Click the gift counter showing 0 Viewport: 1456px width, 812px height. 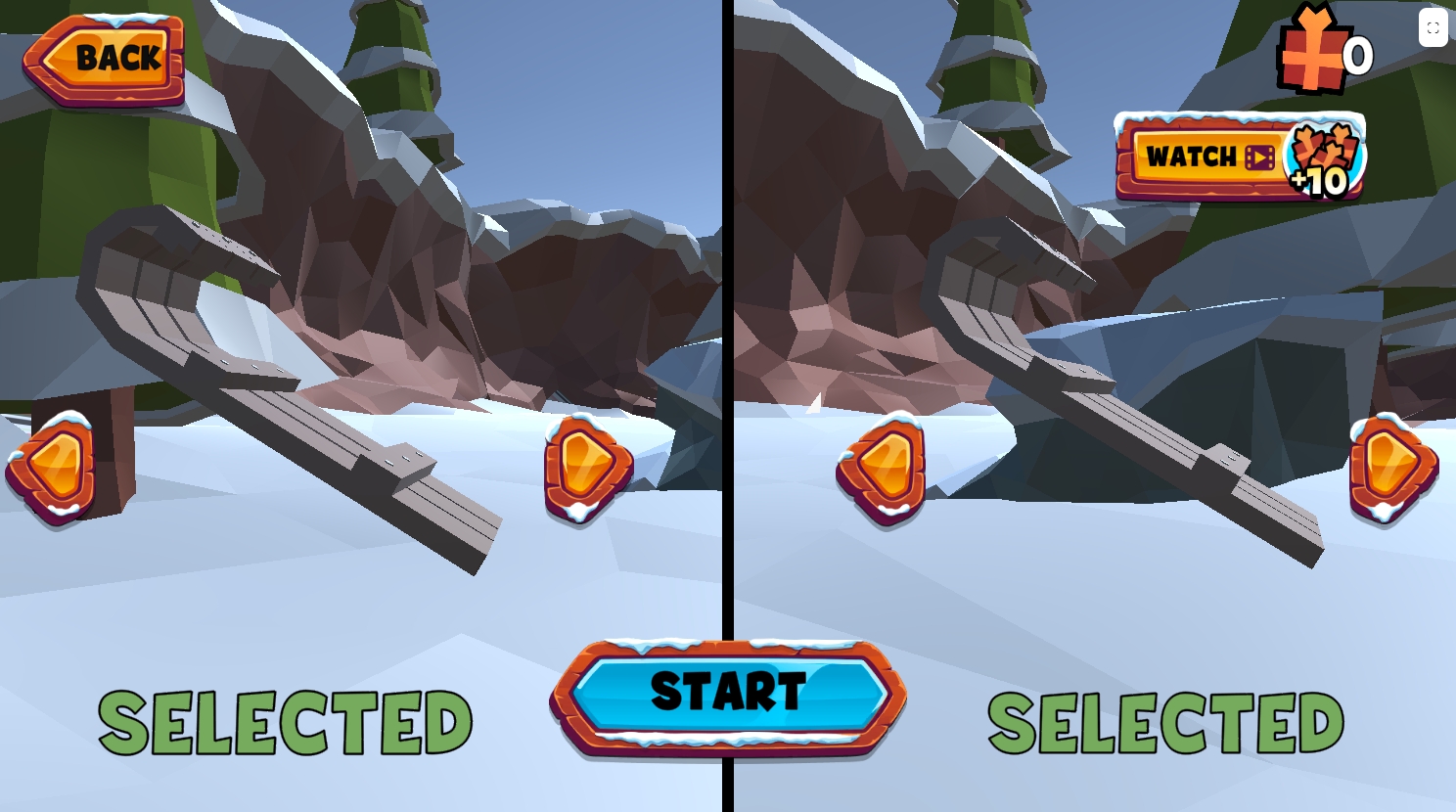1358,56
